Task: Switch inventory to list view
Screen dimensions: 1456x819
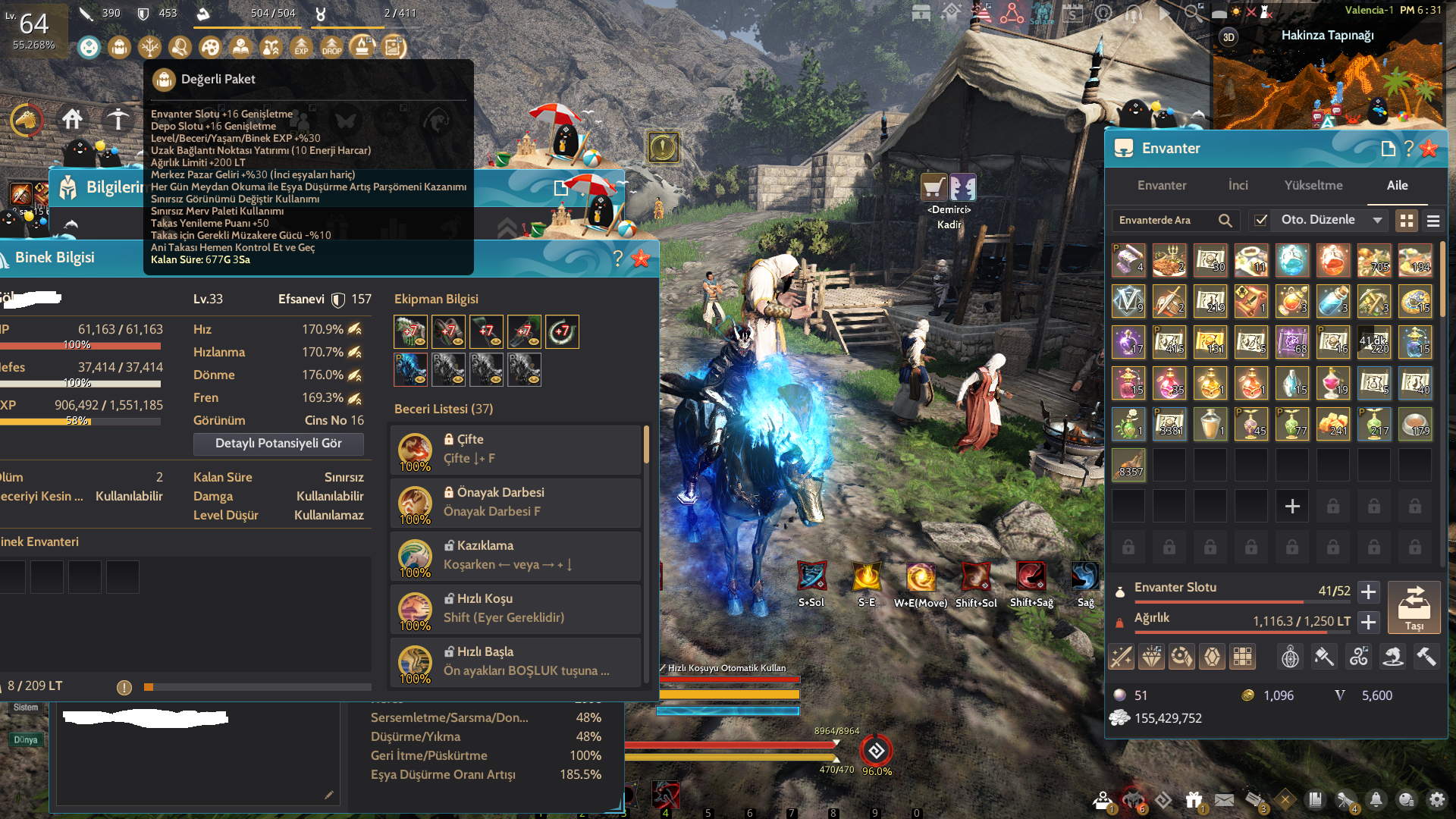Action: click(x=1432, y=221)
